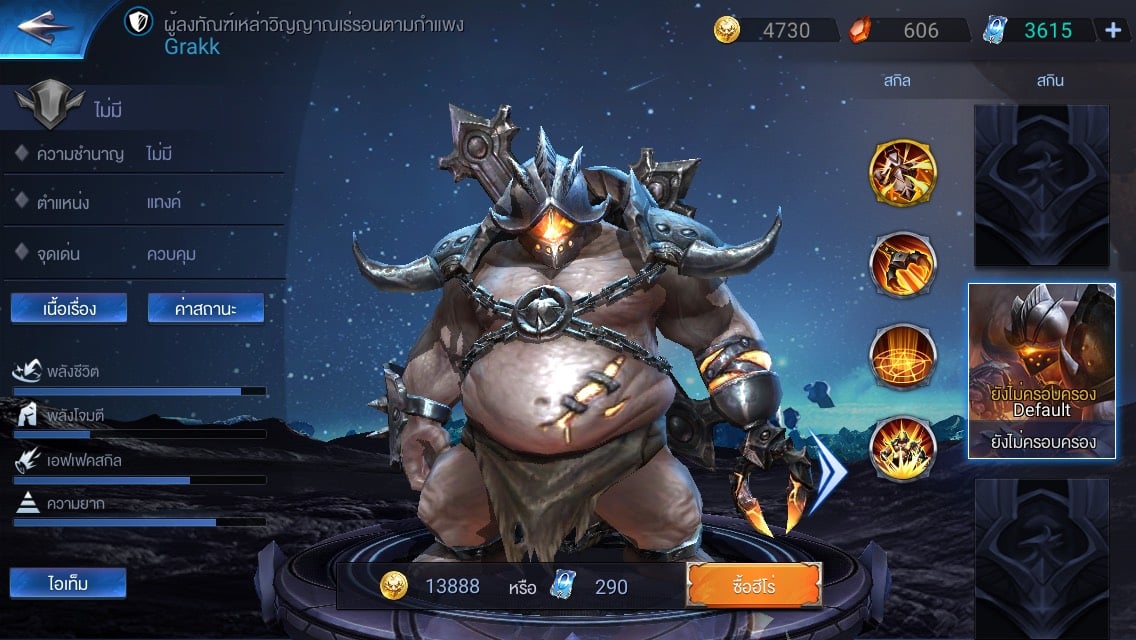View the hook chain skill icon
This screenshot has height=640, width=1136.
pyautogui.click(x=902, y=264)
